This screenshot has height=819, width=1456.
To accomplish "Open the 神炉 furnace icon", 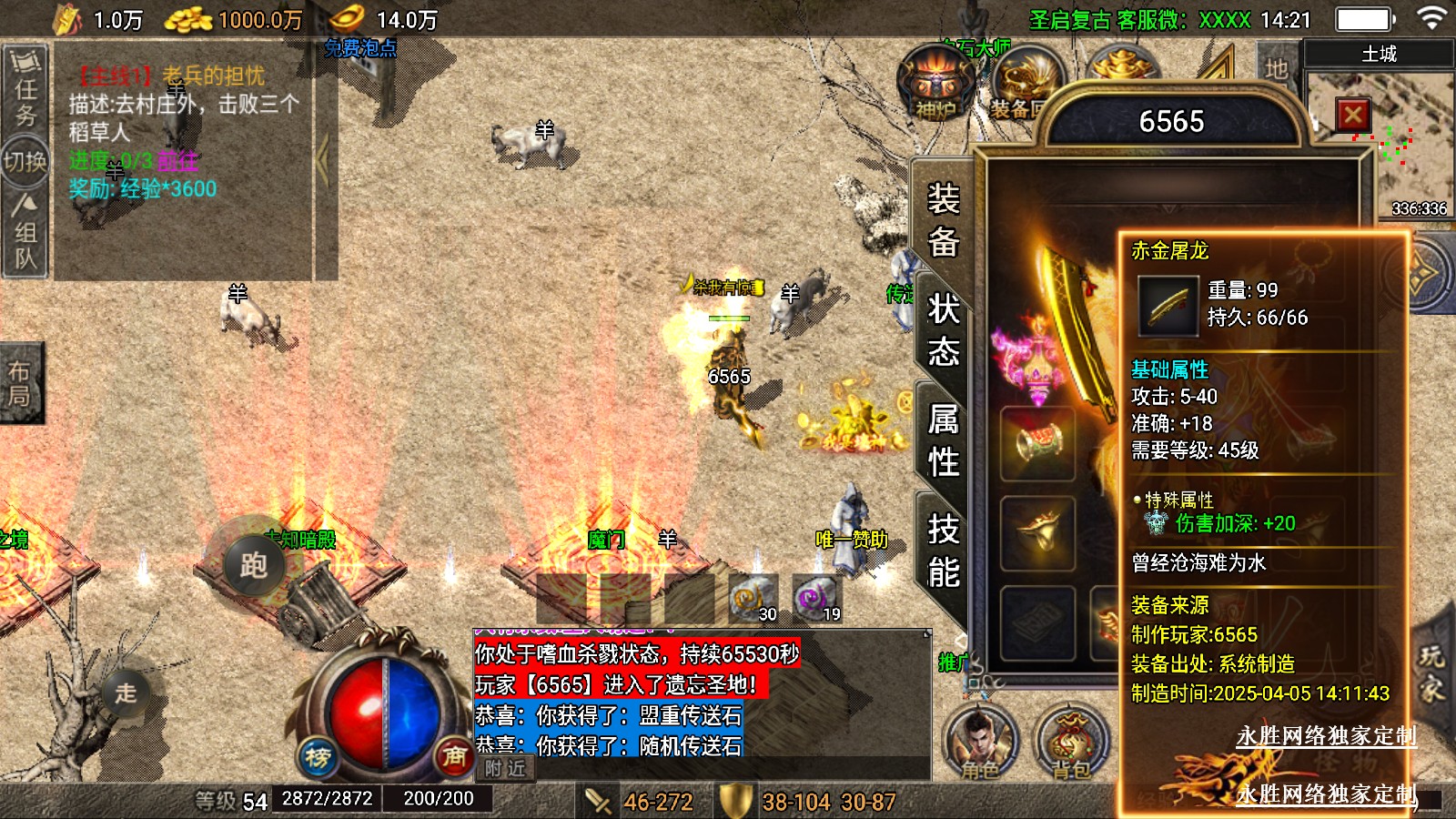I will pos(935,84).
